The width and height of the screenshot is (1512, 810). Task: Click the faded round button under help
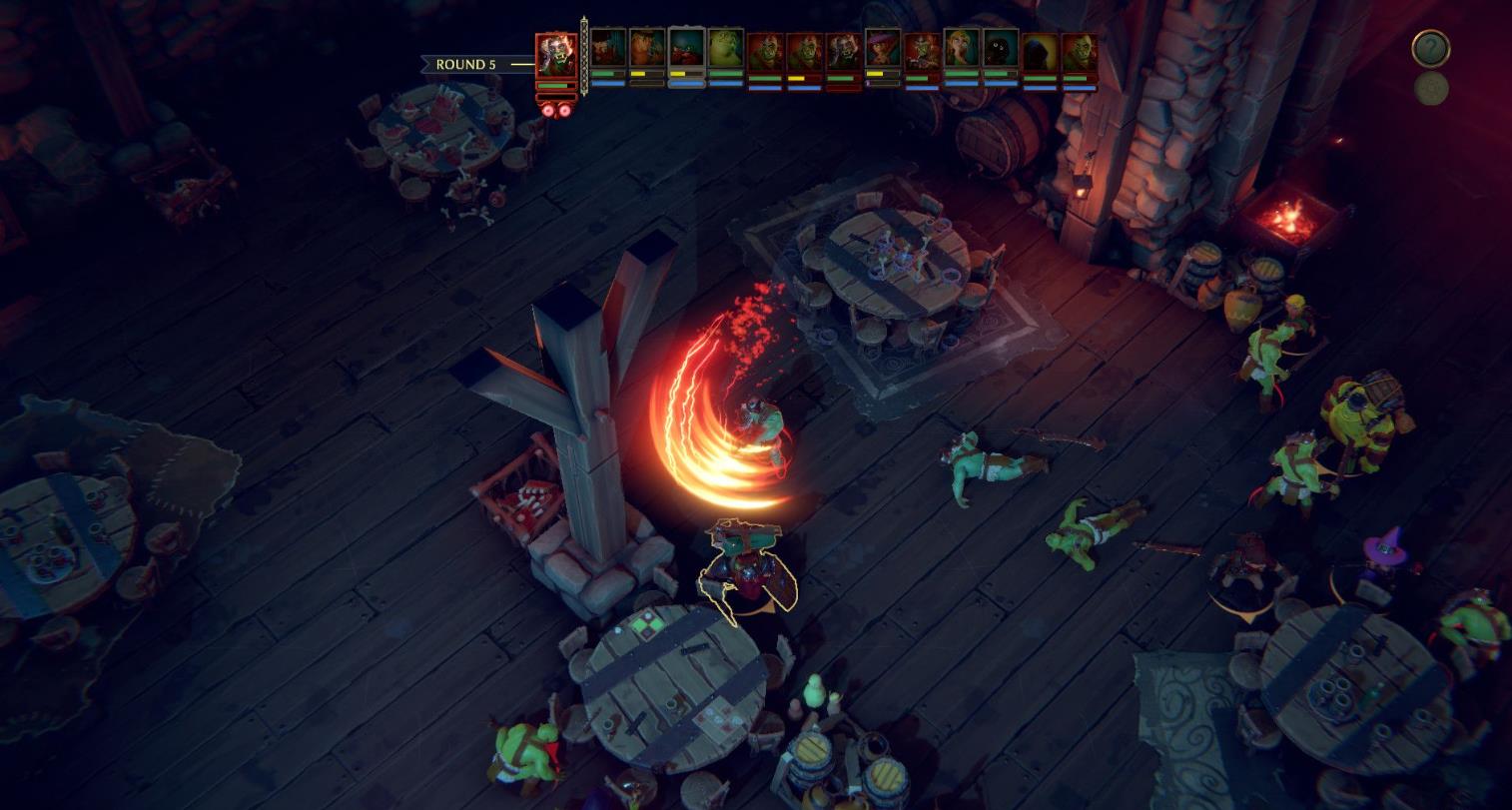(1431, 89)
